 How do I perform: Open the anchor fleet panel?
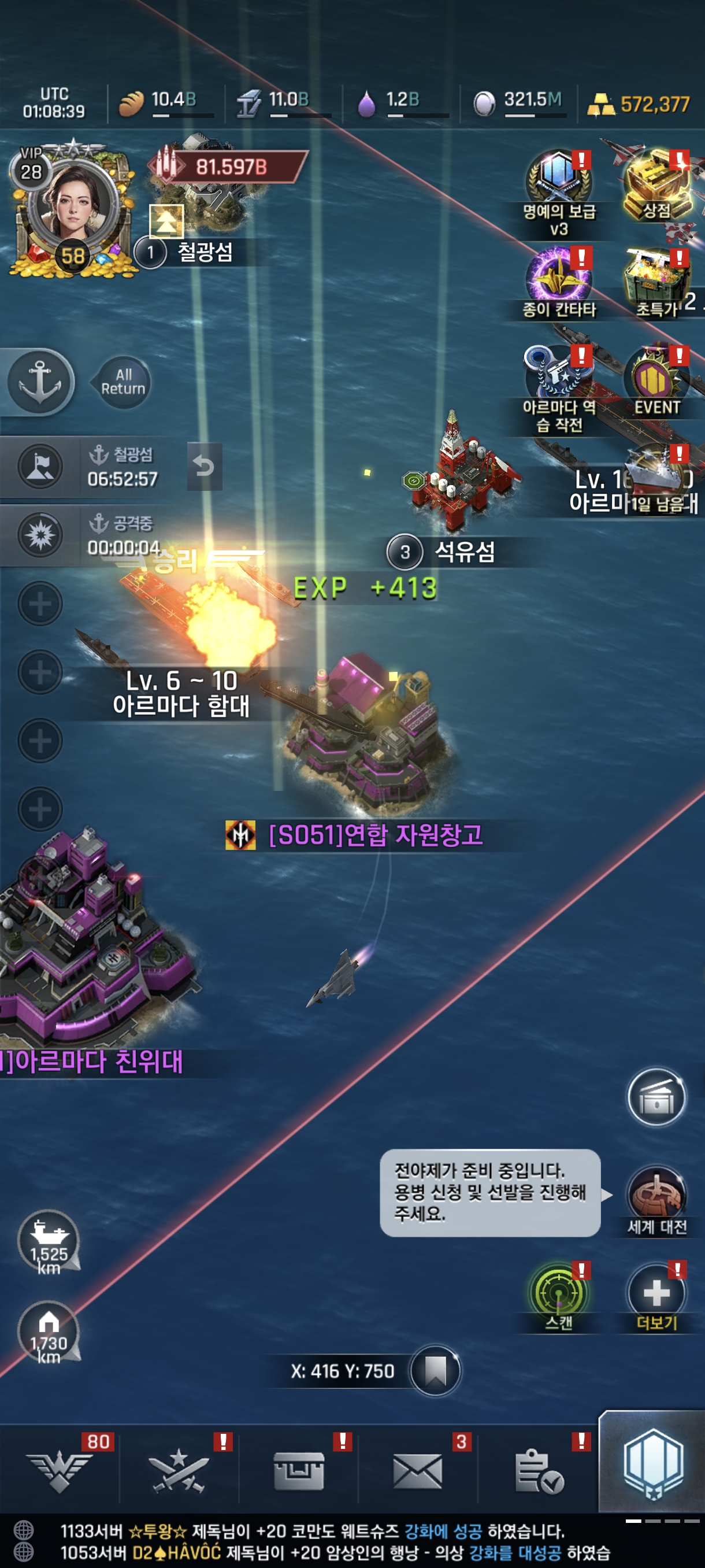[40, 382]
